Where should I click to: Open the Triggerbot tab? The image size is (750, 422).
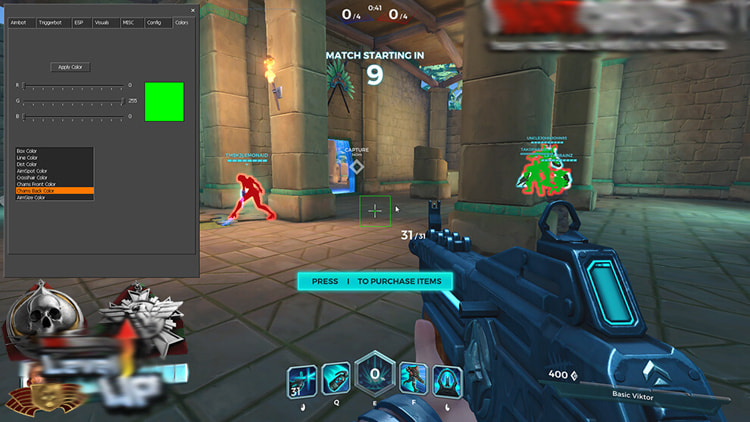[49, 21]
